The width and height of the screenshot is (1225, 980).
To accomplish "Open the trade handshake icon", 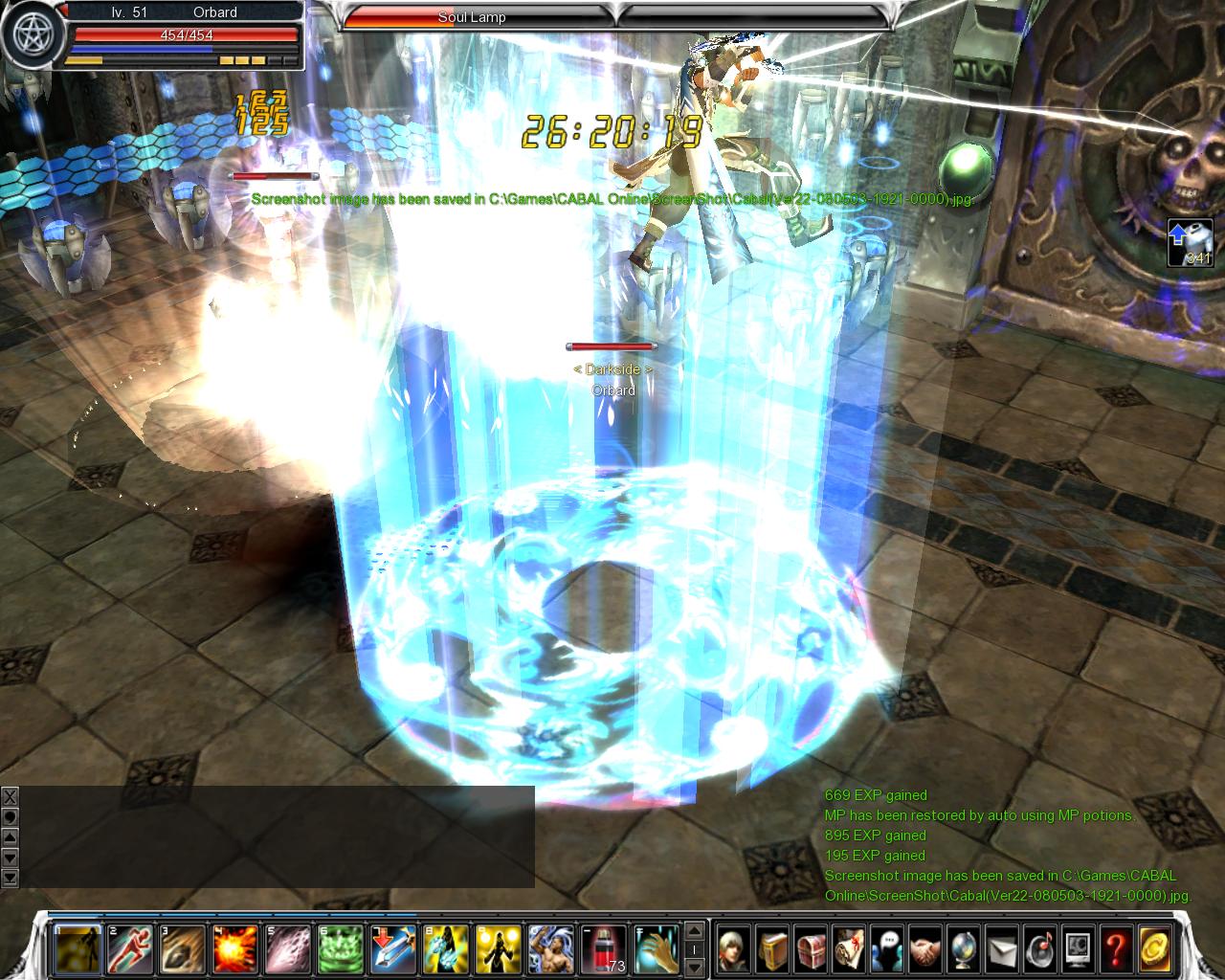I will coord(925,949).
